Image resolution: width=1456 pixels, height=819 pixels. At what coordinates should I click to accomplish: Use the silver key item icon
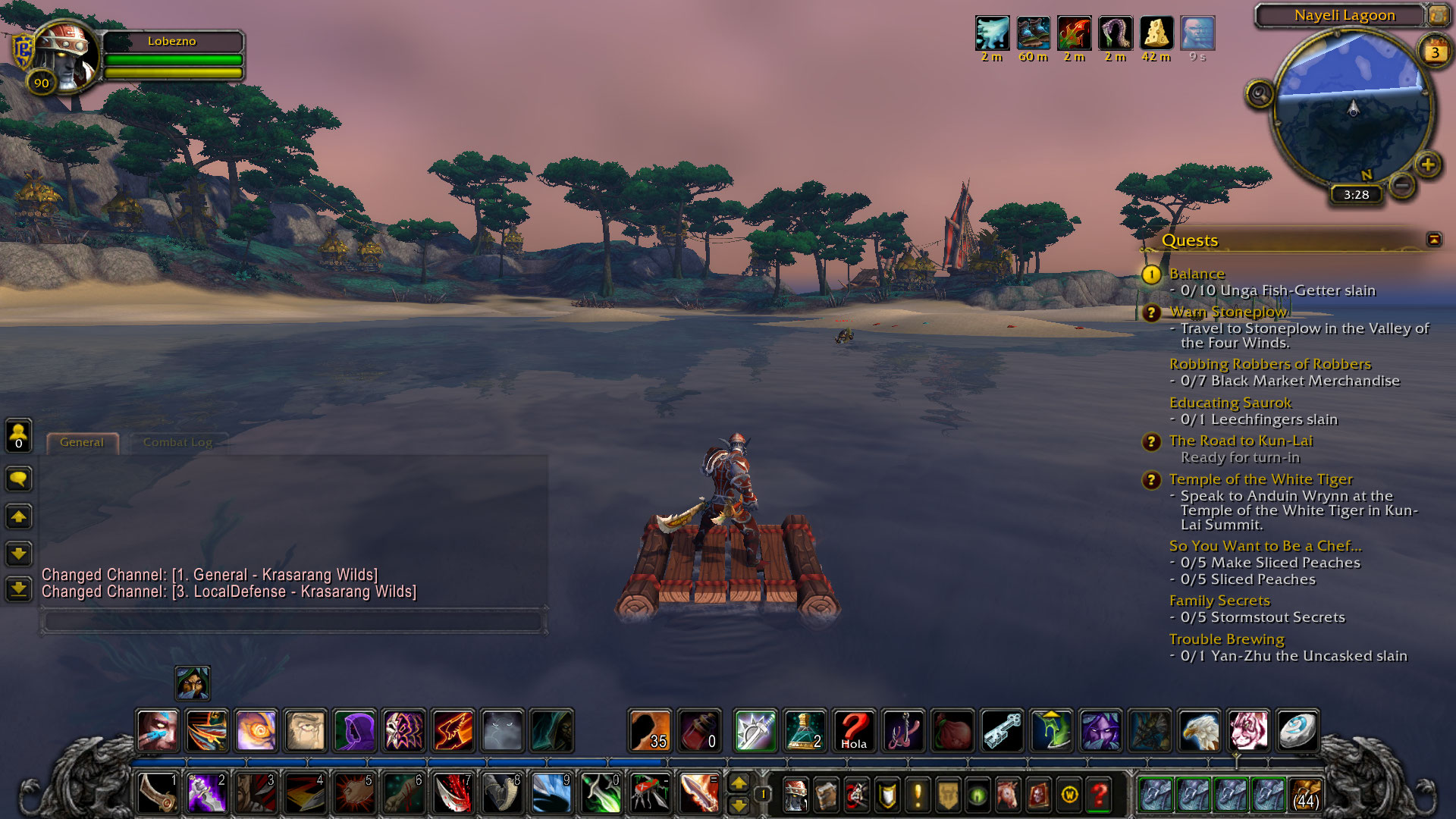point(1002,730)
